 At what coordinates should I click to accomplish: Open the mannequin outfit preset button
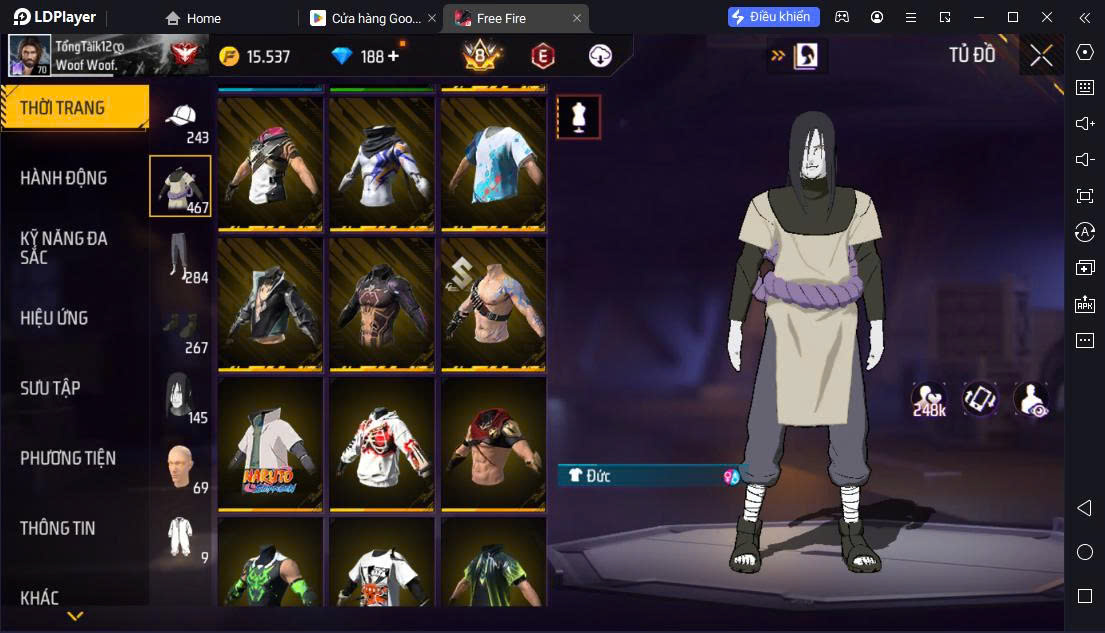click(578, 117)
